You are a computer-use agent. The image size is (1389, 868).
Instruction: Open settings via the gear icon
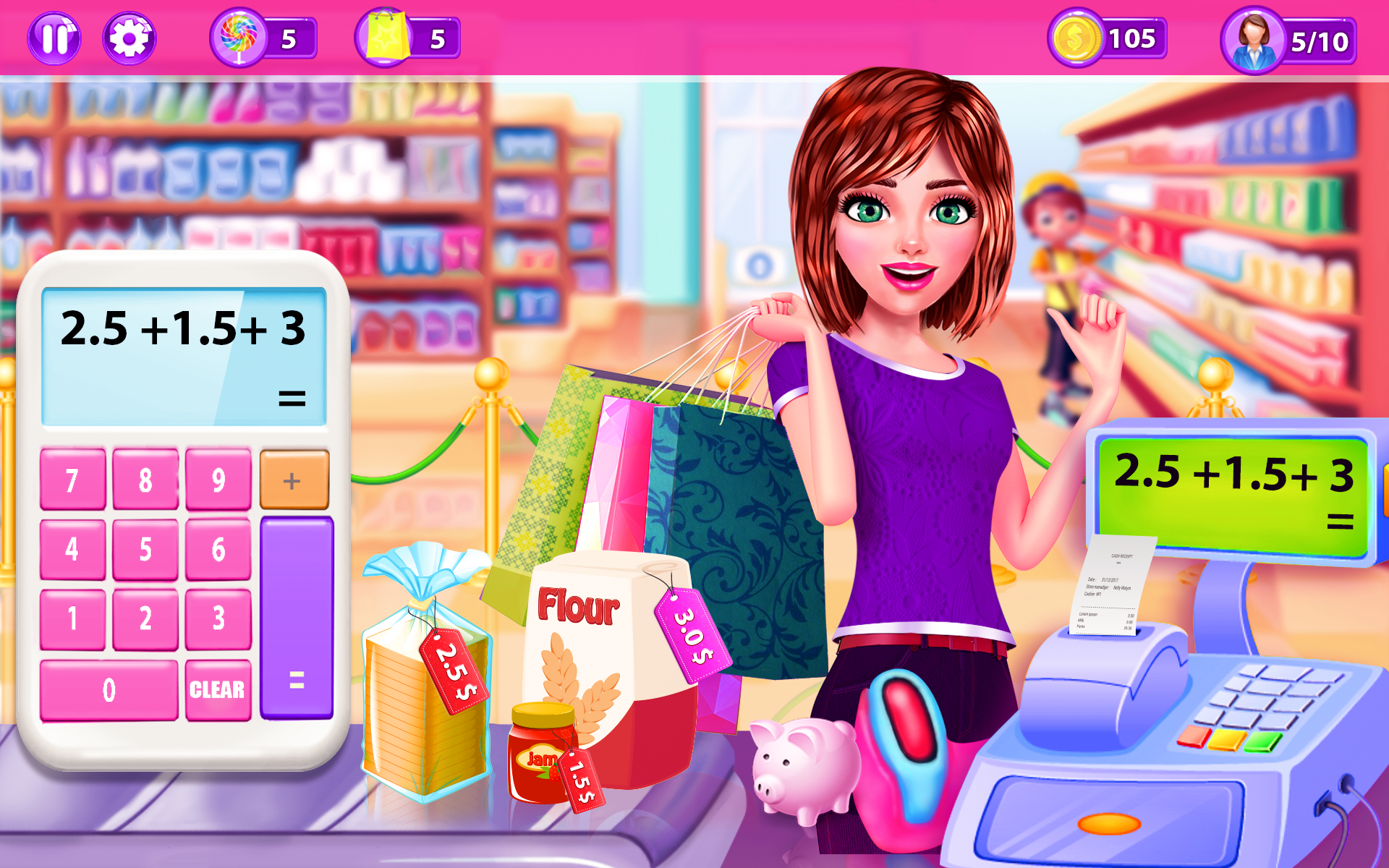(x=129, y=38)
